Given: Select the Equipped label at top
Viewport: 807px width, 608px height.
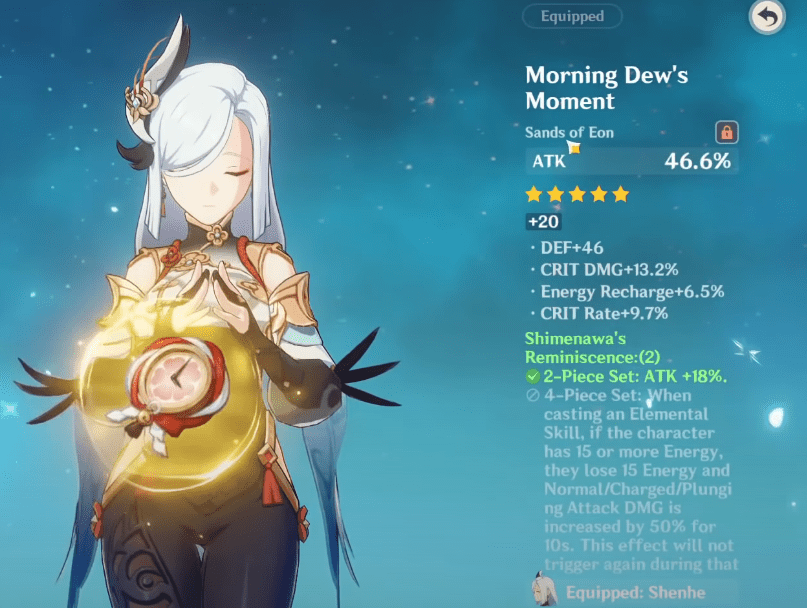Looking at the screenshot, I should point(572,16).
